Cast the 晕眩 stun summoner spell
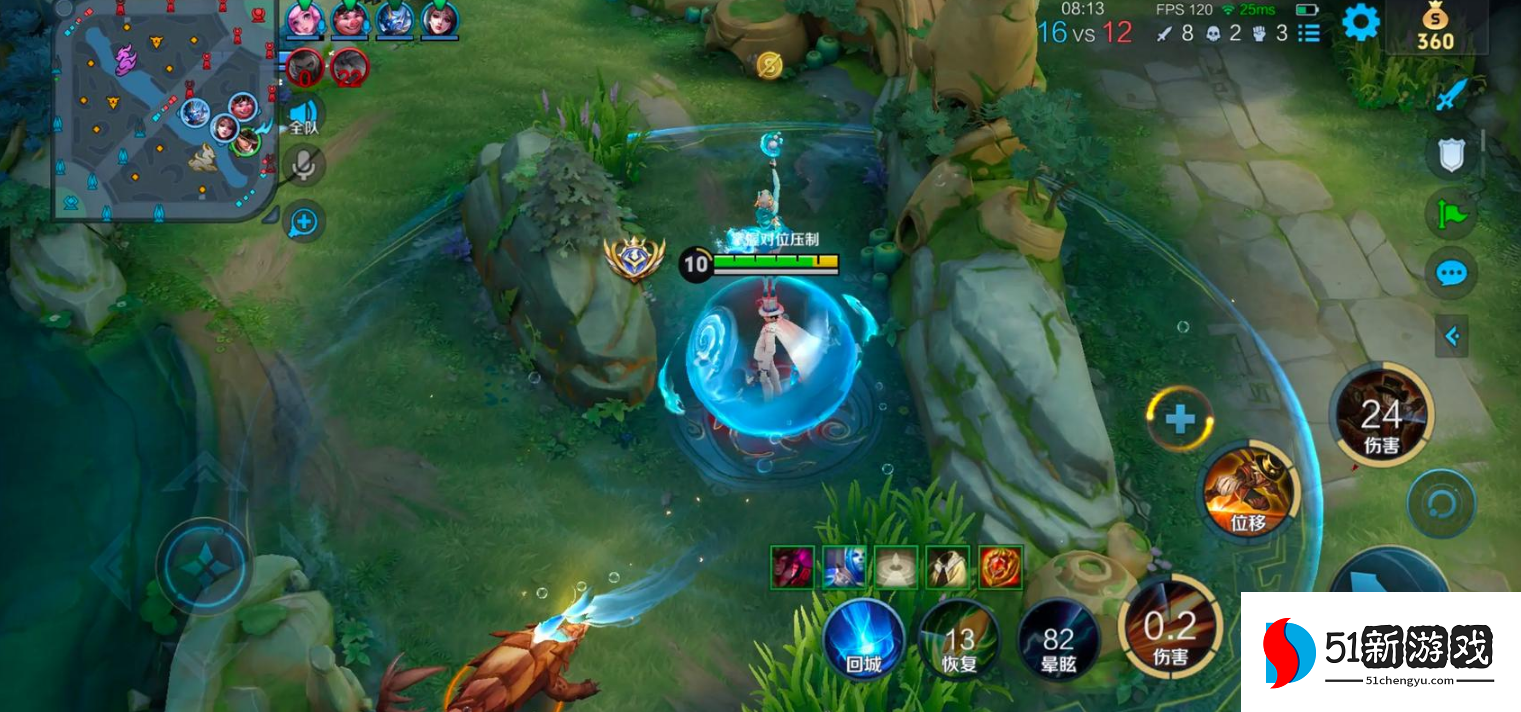The width and height of the screenshot is (1521, 712). pyautogui.click(x=1058, y=640)
